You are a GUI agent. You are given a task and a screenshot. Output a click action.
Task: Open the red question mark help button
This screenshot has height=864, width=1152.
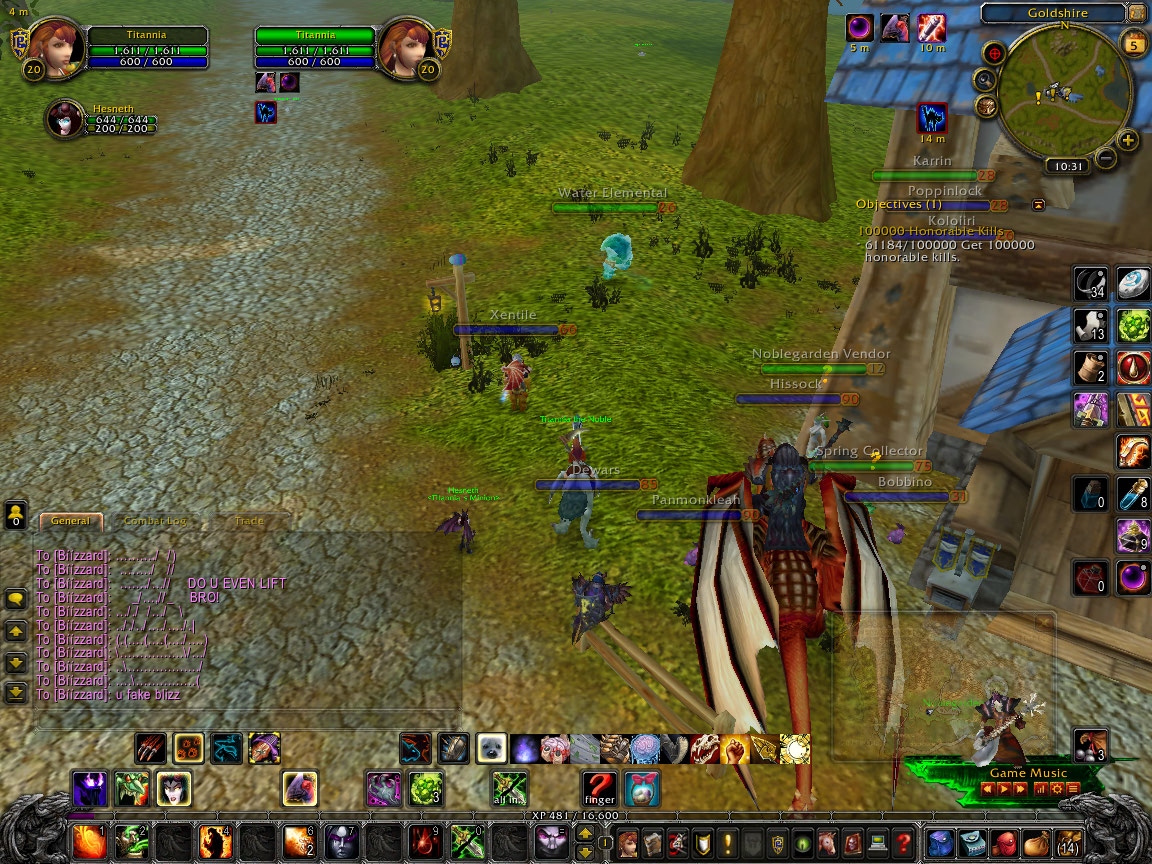click(x=905, y=842)
